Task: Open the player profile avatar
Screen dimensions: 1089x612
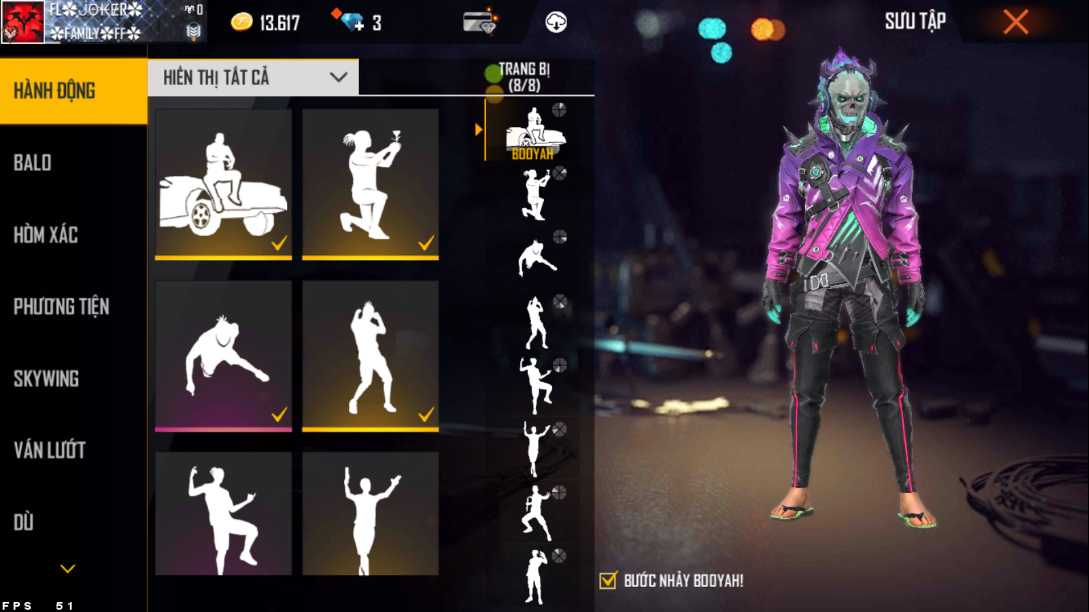Action: coord(23,22)
